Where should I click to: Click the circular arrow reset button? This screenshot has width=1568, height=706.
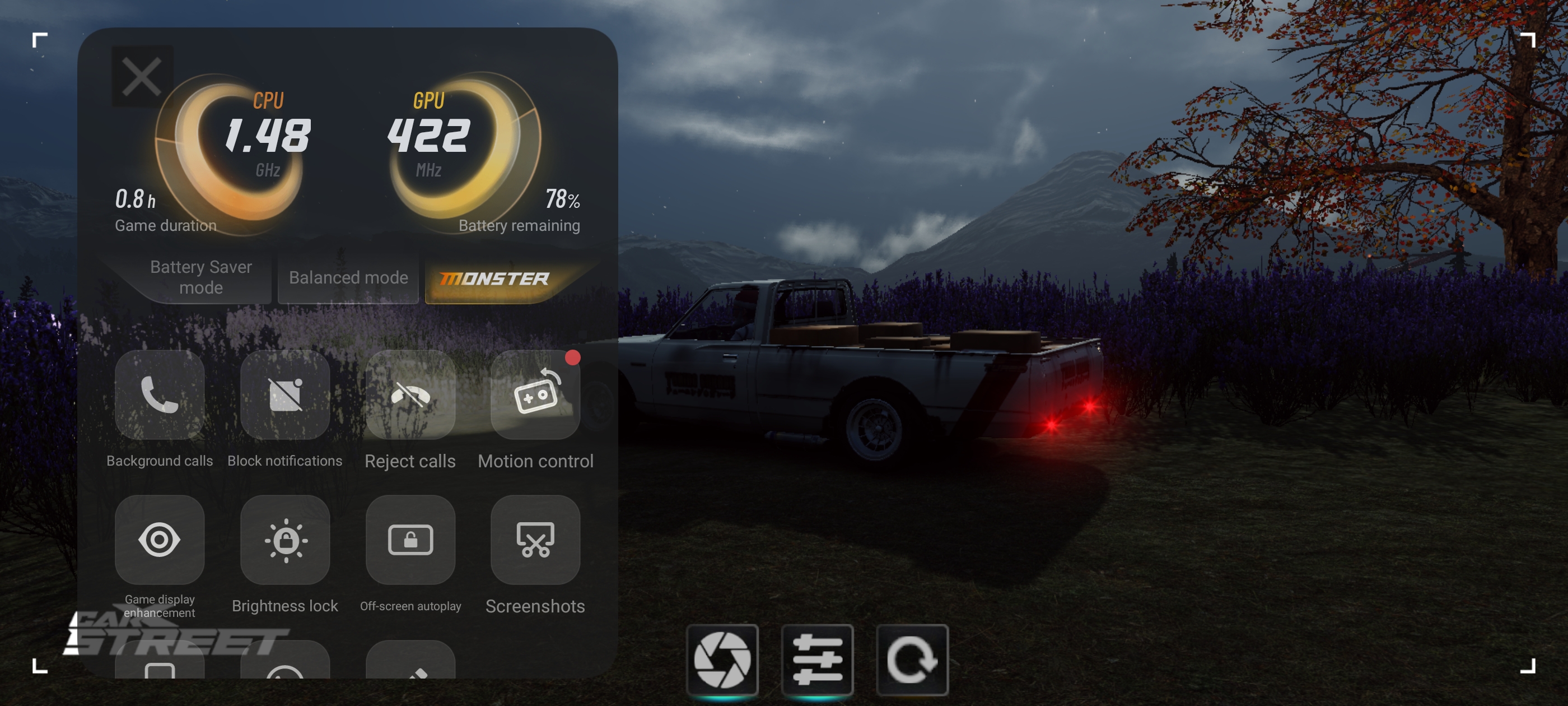click(x=912, y=659)
